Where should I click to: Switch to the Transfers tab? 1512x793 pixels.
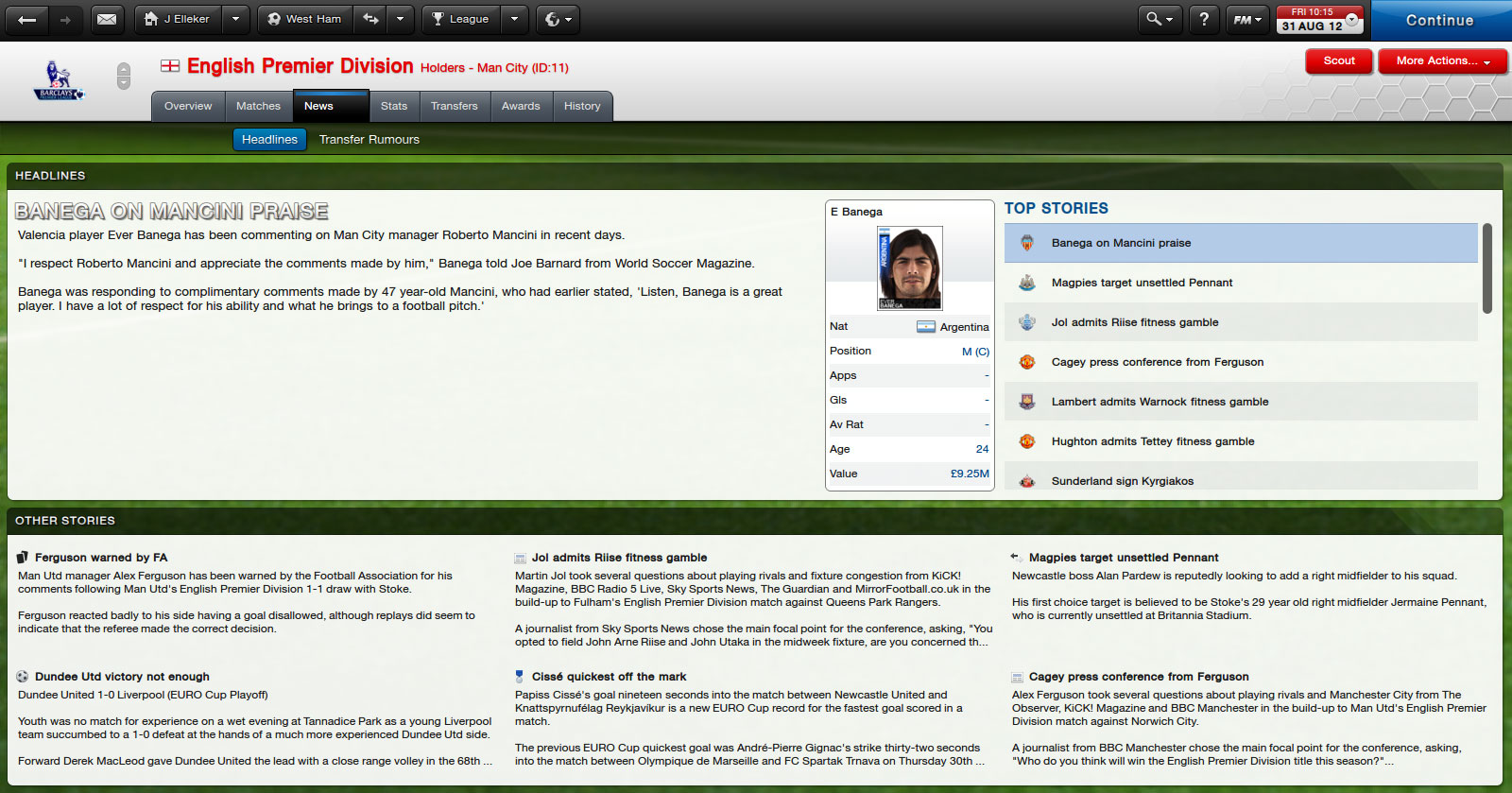(x=454, y=106)
